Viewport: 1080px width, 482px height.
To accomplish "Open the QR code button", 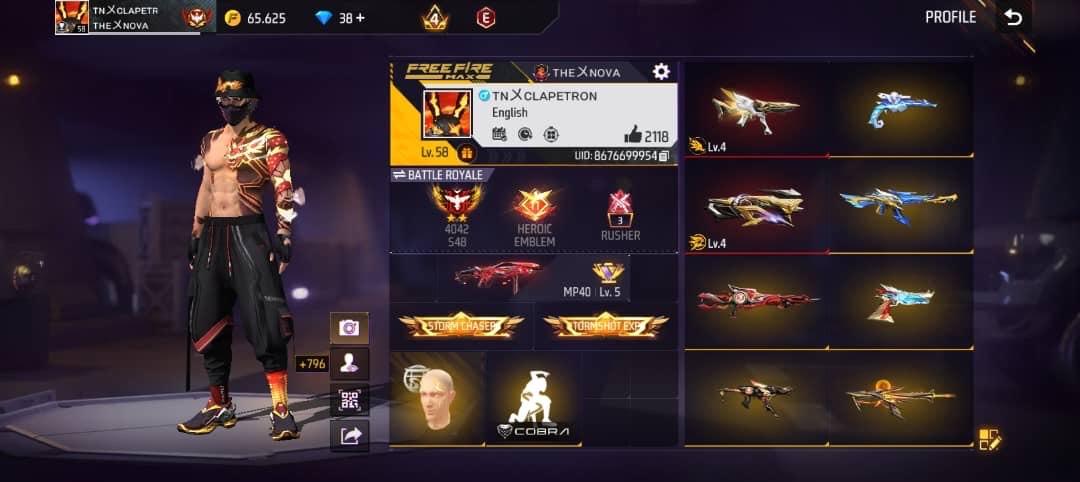I will [349, 399].
